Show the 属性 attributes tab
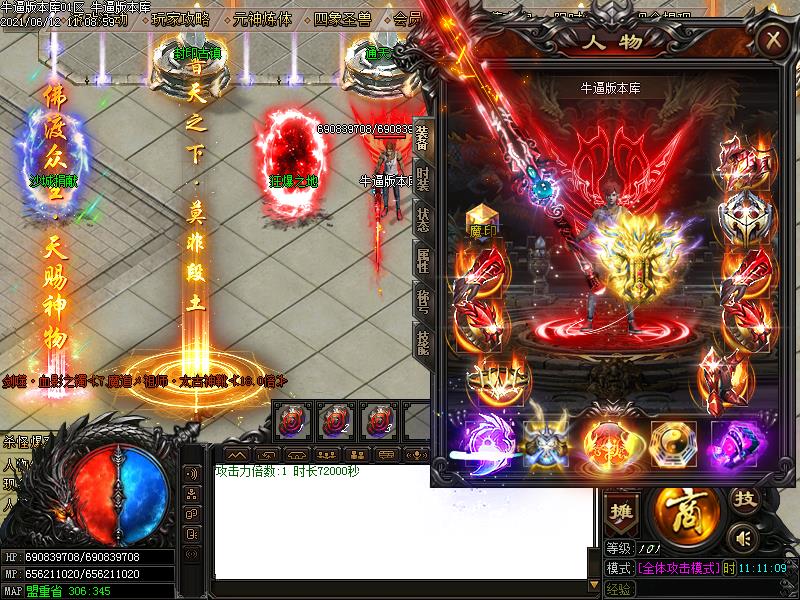The height and width of the screenshot is (600, 800). [423, 261]
